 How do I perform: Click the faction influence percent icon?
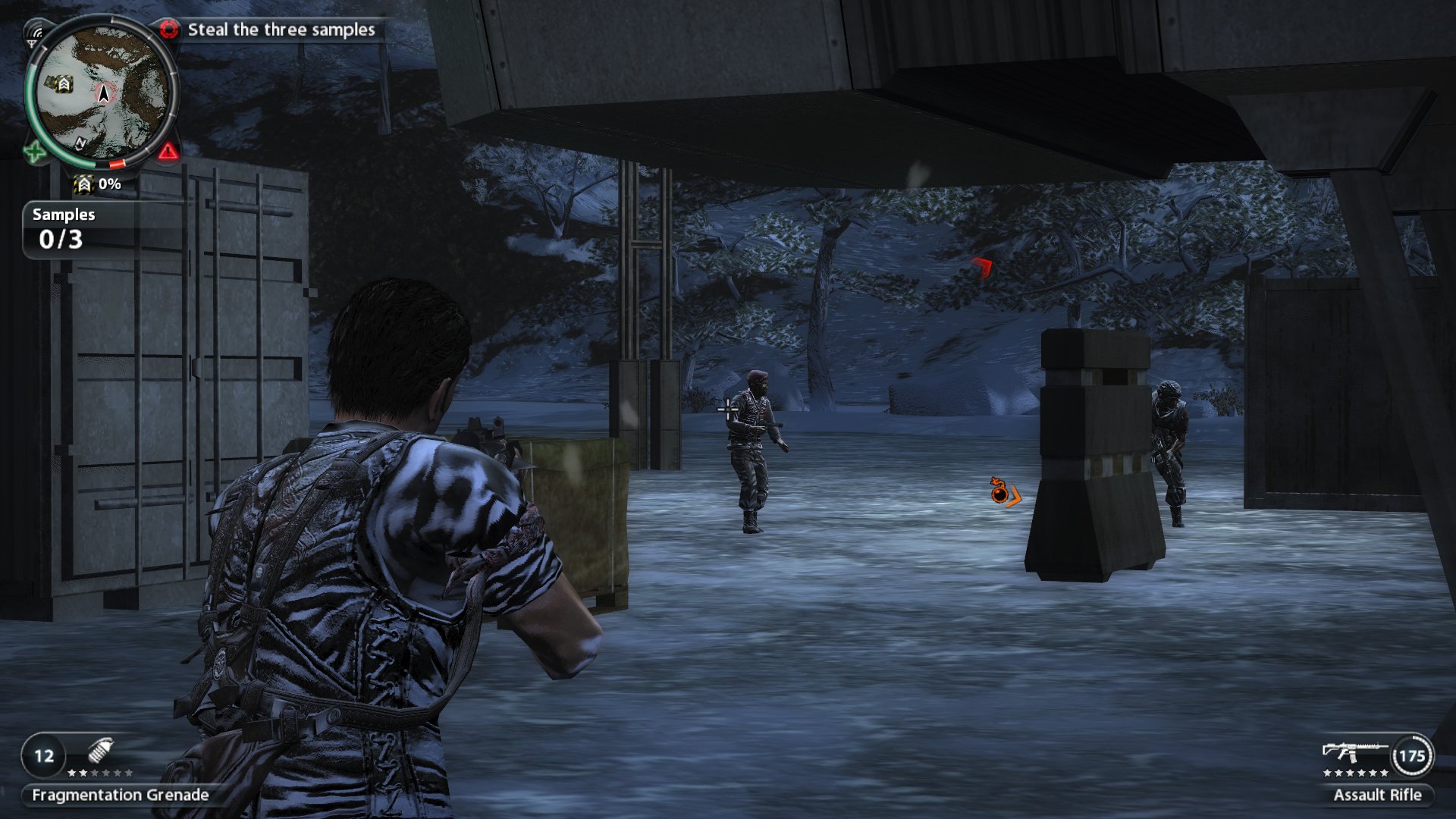click(x=83, y=184)
